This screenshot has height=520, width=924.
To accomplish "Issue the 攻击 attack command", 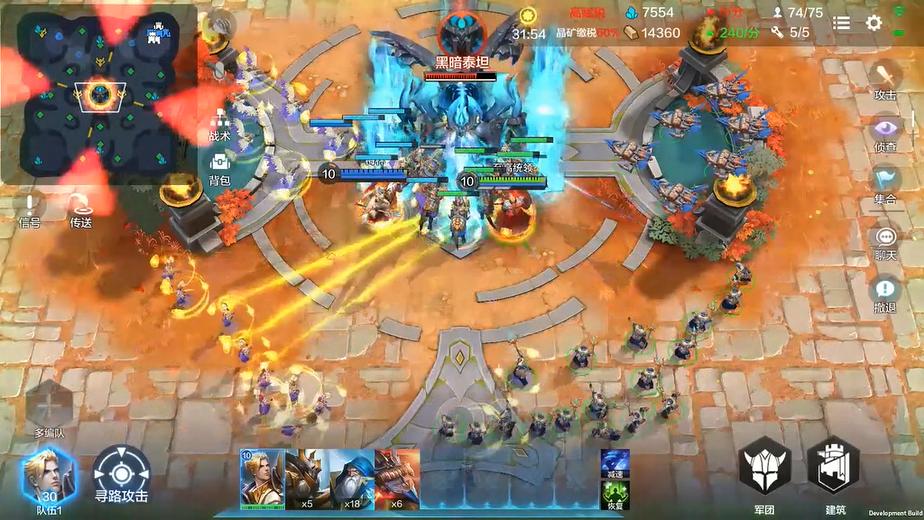I will 885,78.
